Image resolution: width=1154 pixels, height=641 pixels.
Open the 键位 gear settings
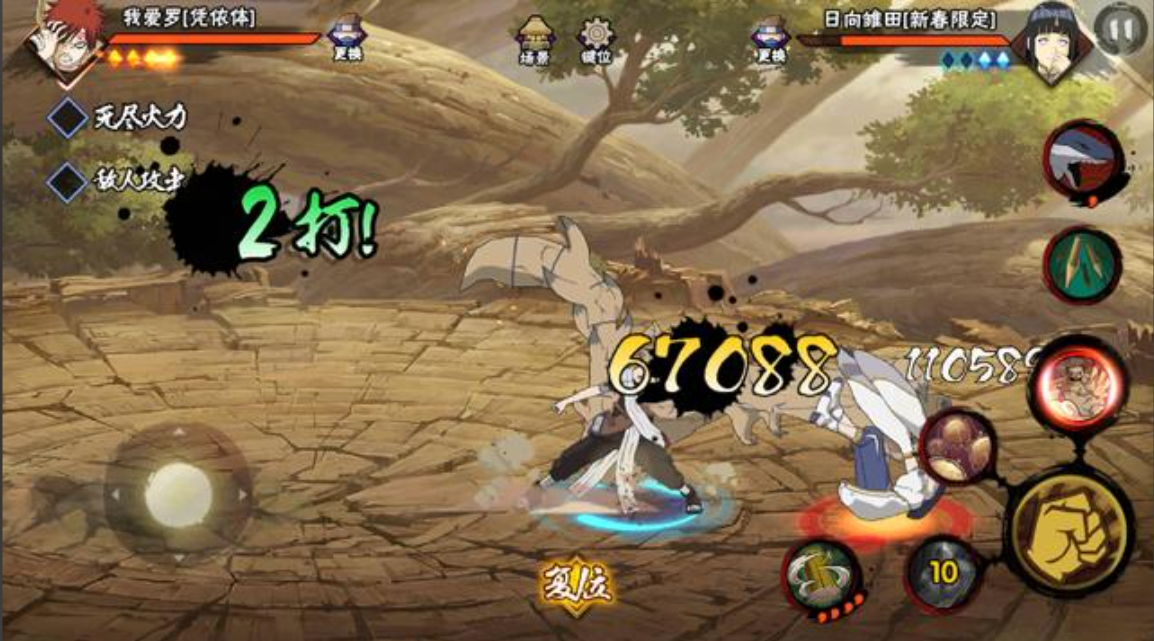[596, 38]
